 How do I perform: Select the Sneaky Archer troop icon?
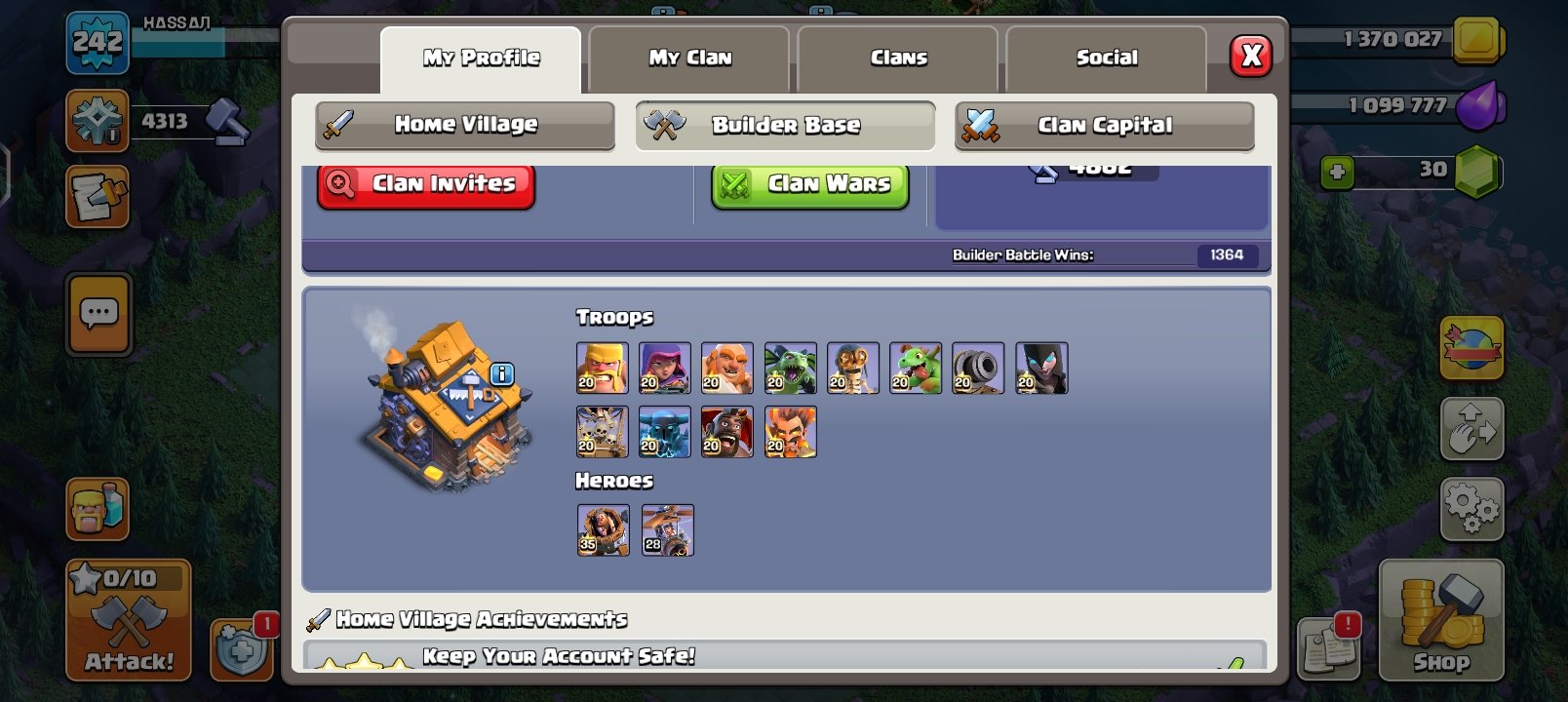[x=666, y=368]
